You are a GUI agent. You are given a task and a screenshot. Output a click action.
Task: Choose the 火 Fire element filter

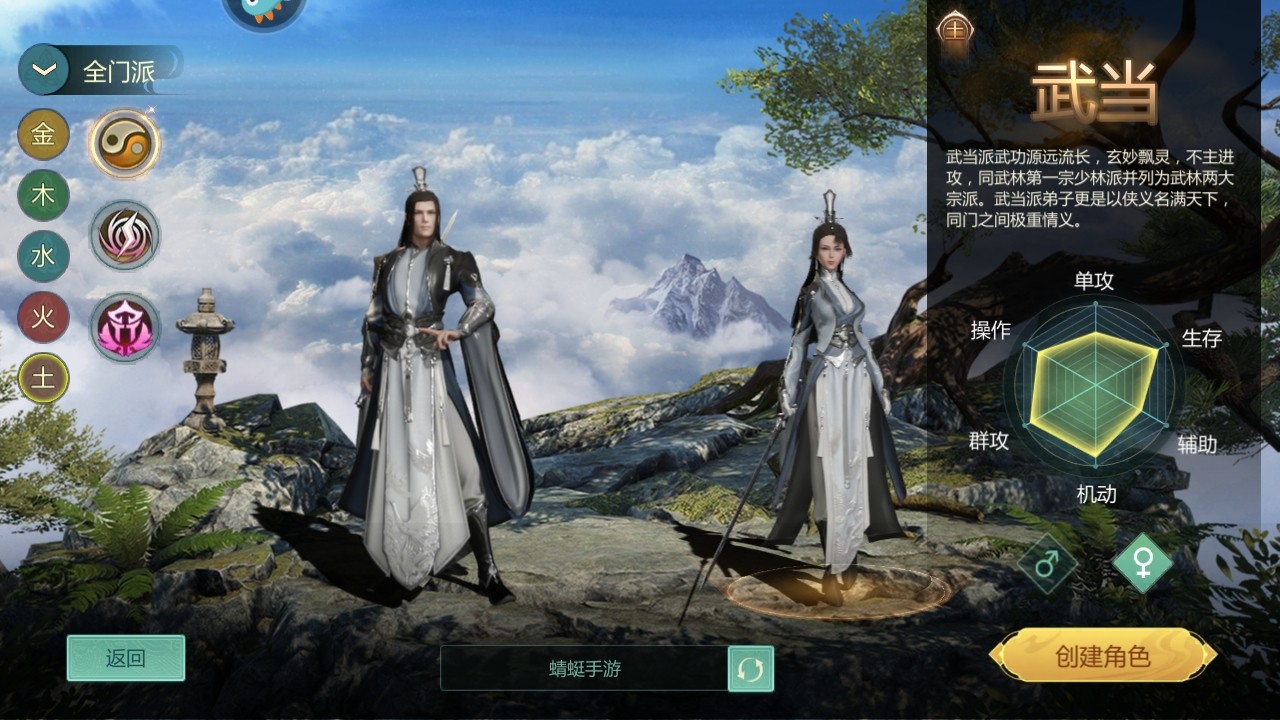[42, 318]
